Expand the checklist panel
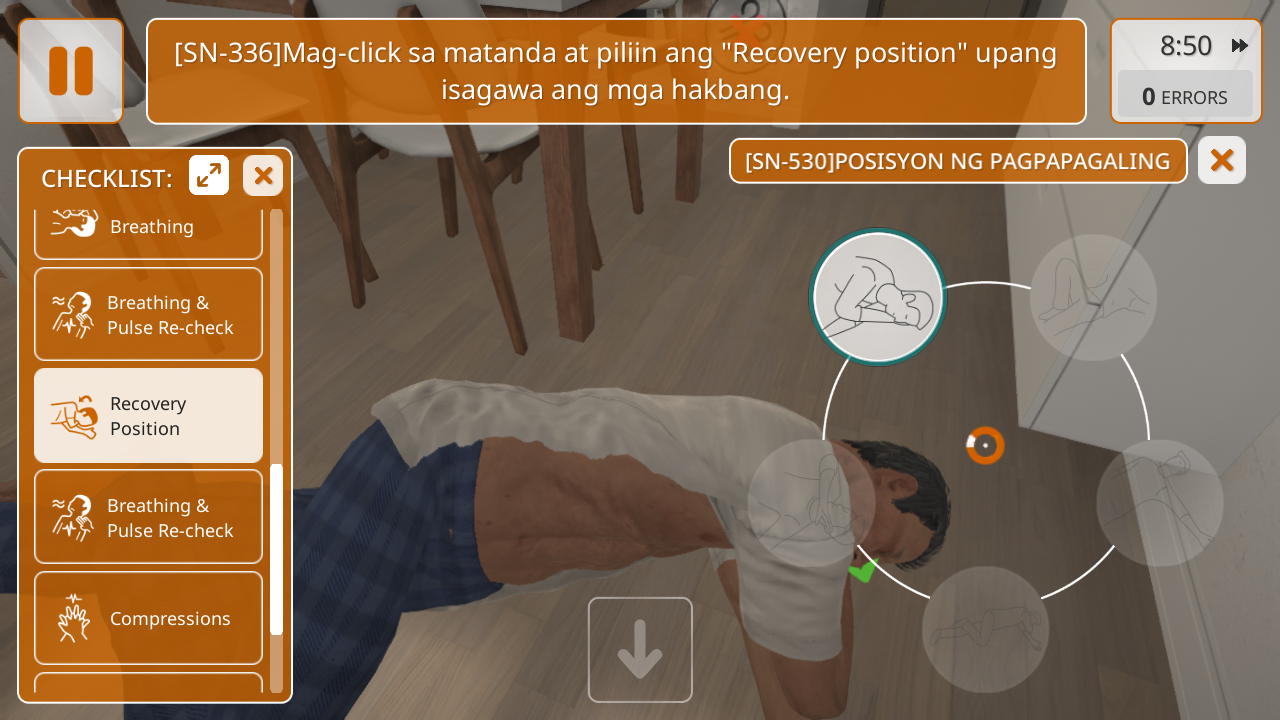1280x720 pixels. point(209,176)
